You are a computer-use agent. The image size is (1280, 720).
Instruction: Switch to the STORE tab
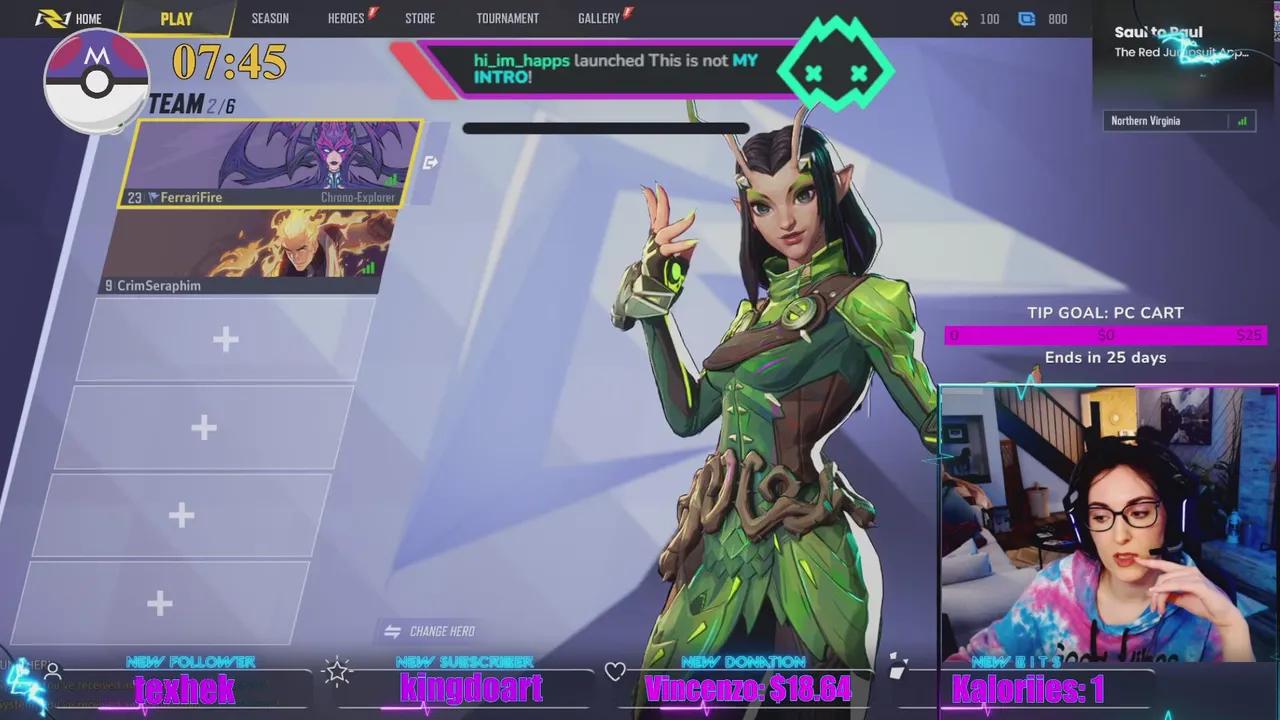pos(419,17)
